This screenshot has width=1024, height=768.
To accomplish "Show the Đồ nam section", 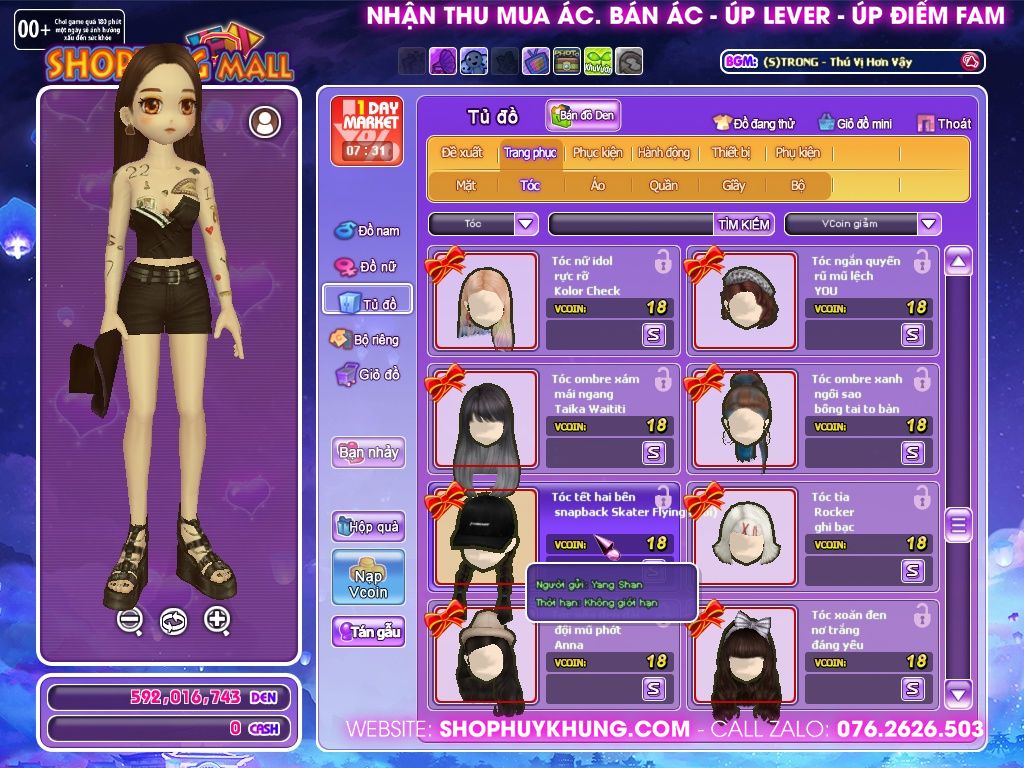I will (367, 231).
